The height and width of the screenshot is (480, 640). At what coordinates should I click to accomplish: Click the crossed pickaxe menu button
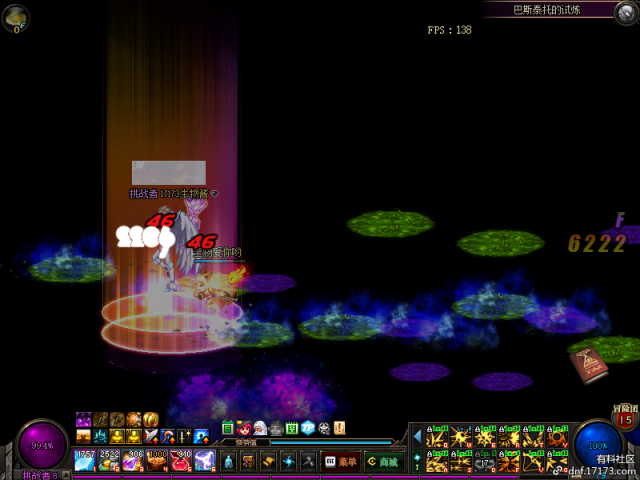tap(308, 461)
